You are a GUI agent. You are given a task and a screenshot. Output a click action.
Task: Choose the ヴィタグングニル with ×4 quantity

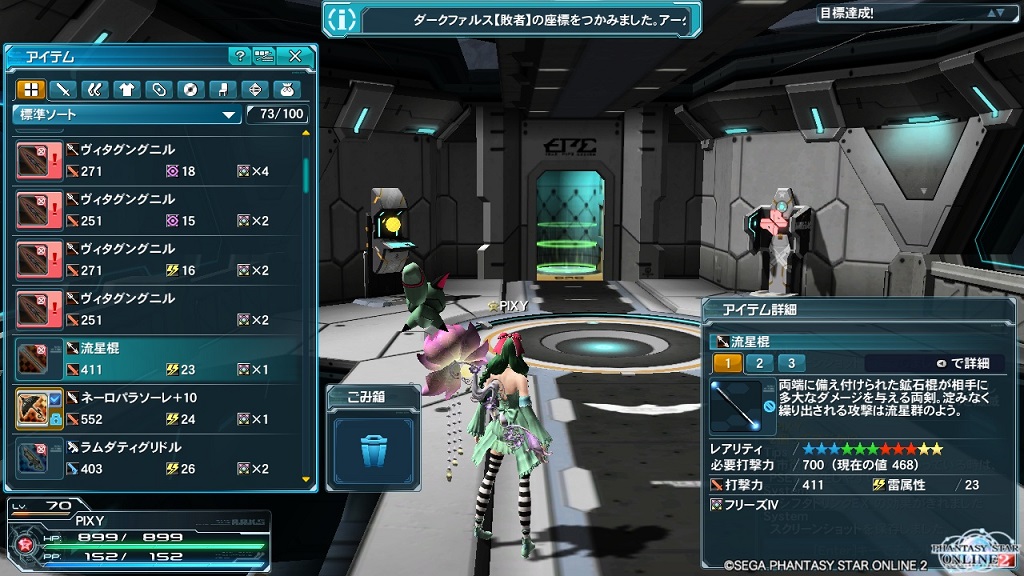(x=160, y=160)
